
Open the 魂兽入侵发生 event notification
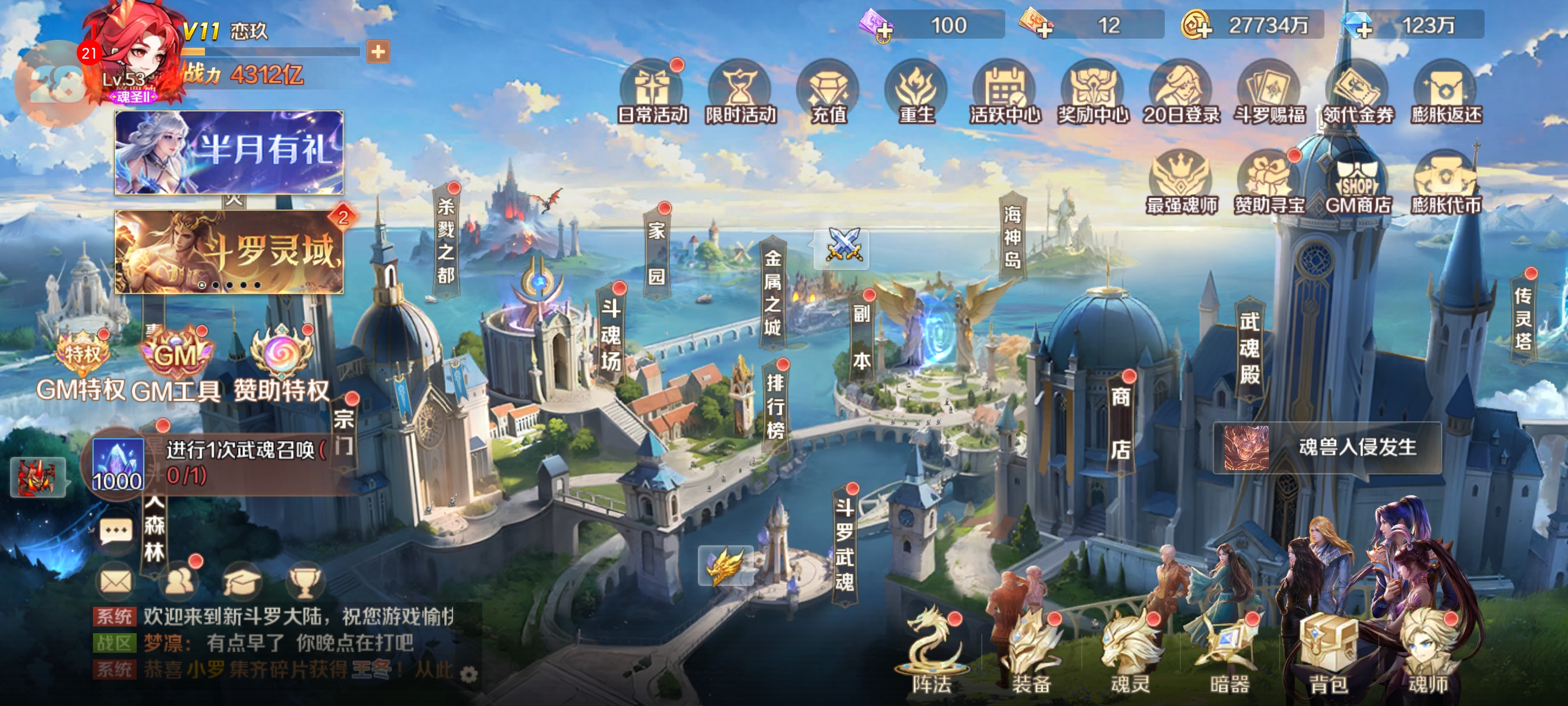click(x=1327, y=448)
